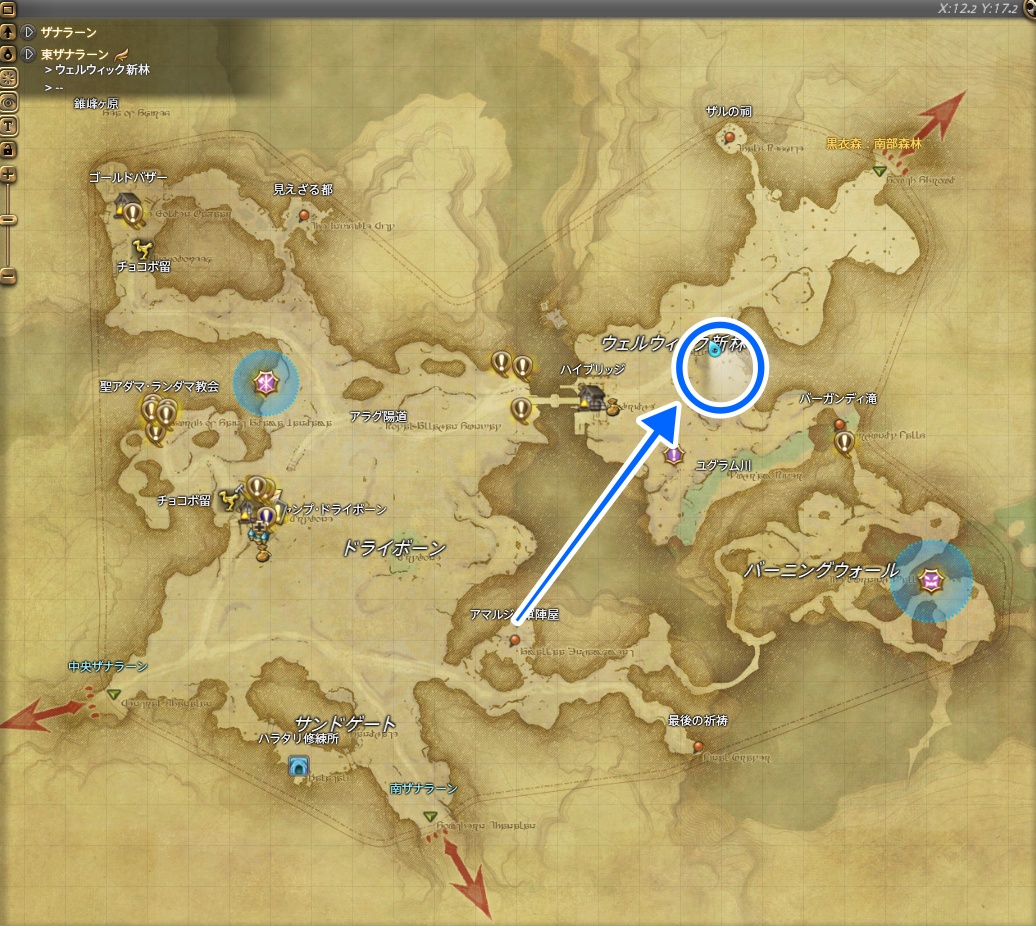Image resolution: width=1036 pixels, height=926 pixels.
Task: Select the ハイブリッジ settlement house icon
Action: 592,396
